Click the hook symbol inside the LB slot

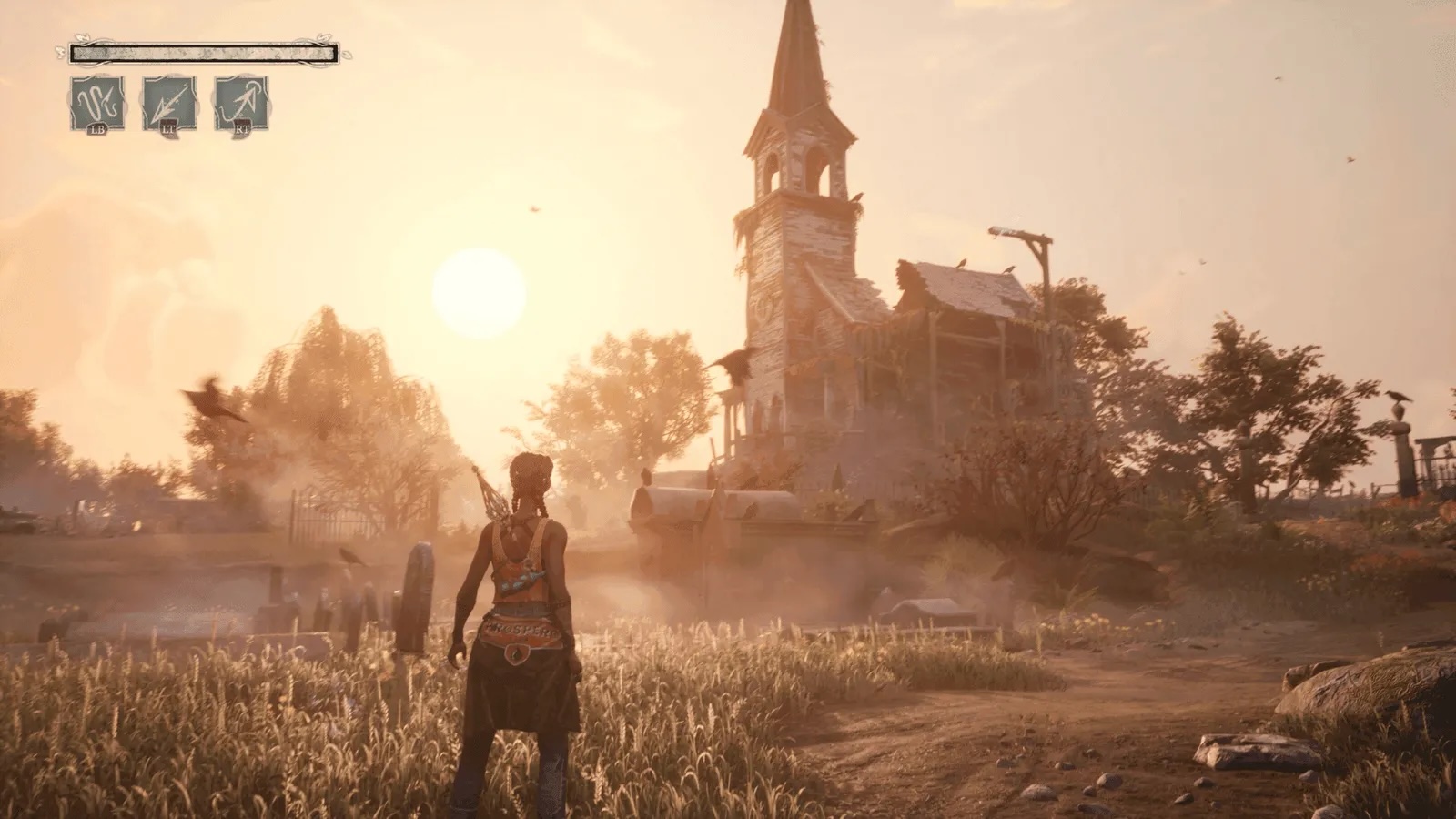(x=96, y=100)
